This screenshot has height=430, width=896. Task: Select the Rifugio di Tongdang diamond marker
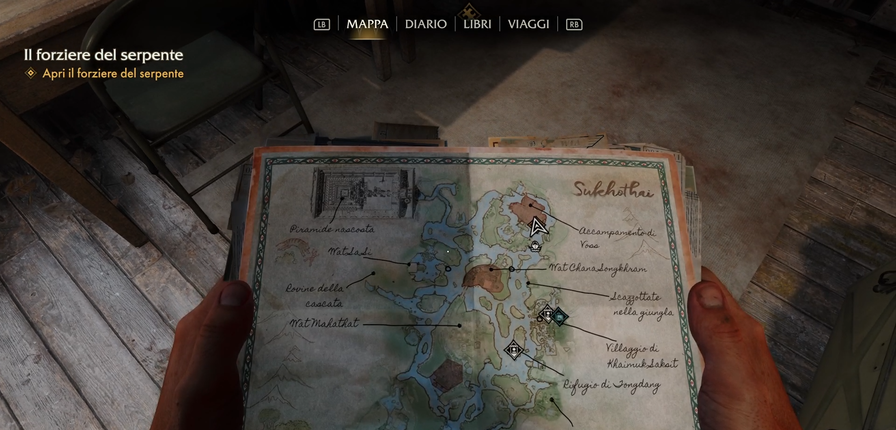point(514,349)
